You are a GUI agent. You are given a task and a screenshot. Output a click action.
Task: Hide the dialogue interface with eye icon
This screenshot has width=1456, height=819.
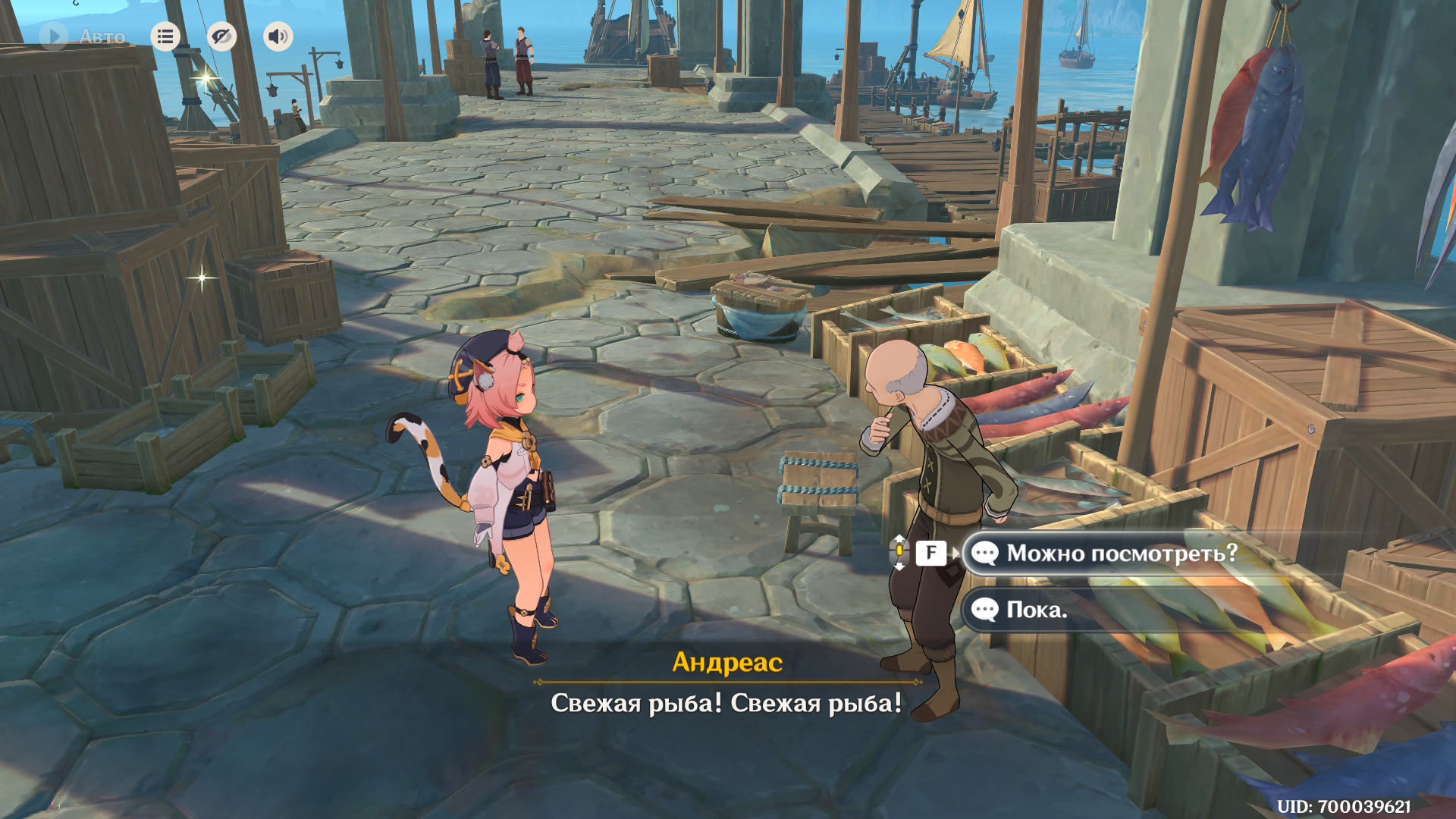point(221,36)
